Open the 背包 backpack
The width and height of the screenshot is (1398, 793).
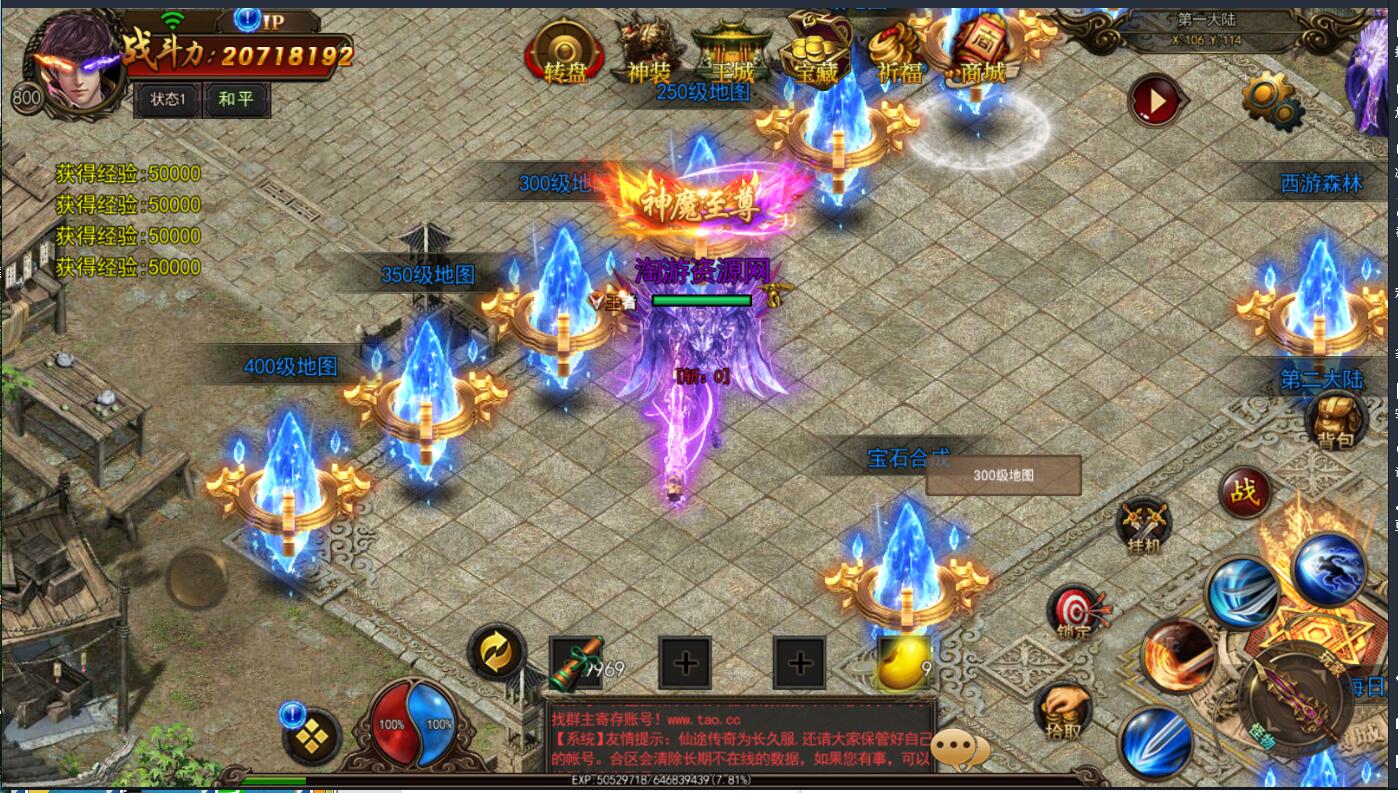(1335, 420)
